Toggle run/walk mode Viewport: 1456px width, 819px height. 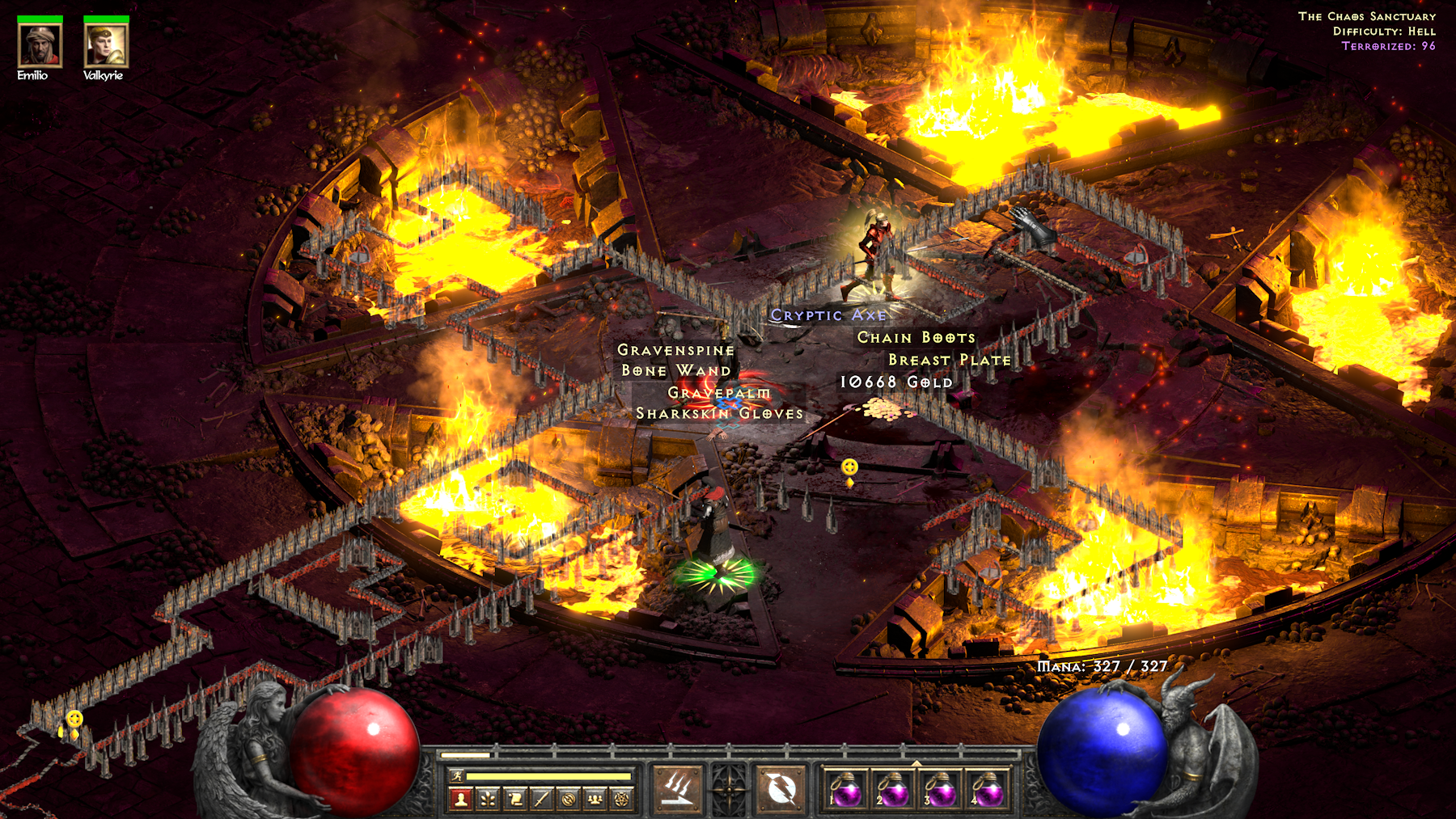455,775
